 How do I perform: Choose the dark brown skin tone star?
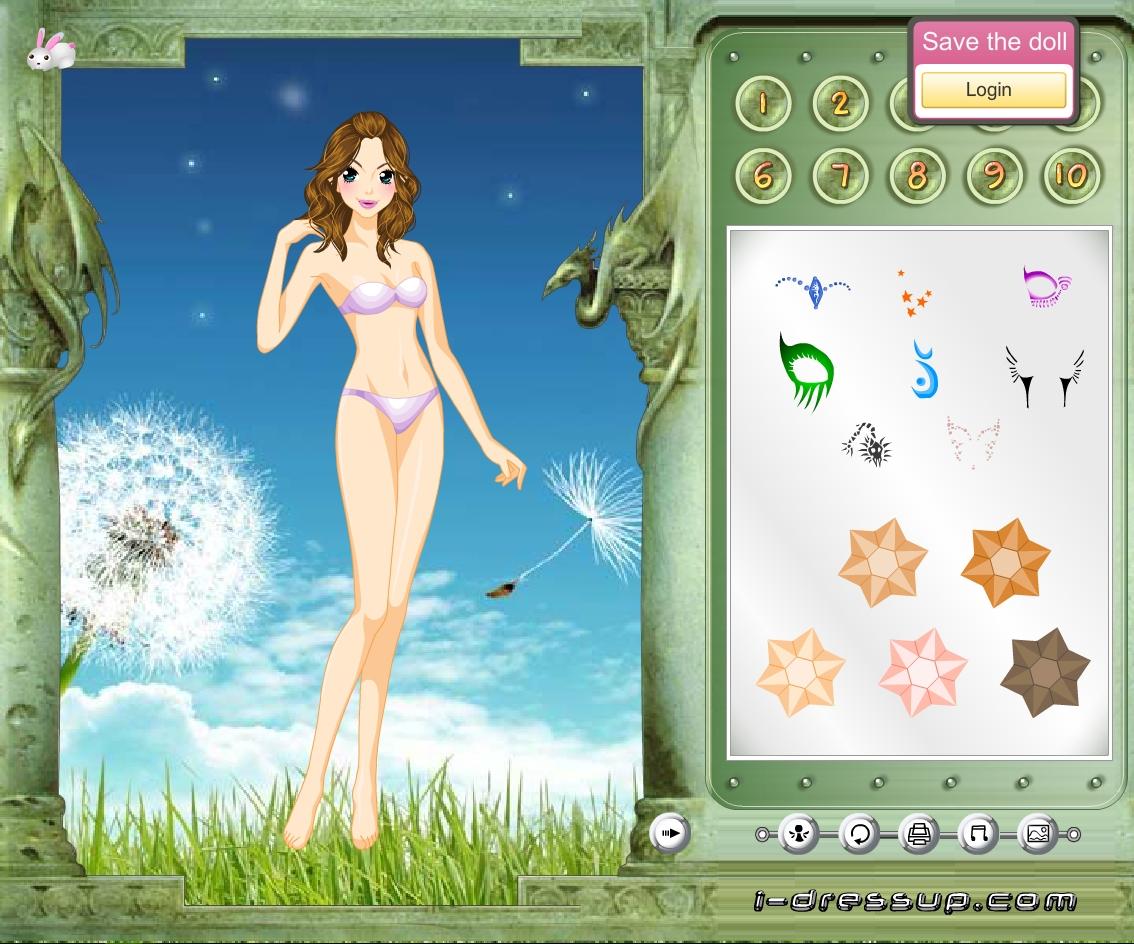(x=1045, y=672)
